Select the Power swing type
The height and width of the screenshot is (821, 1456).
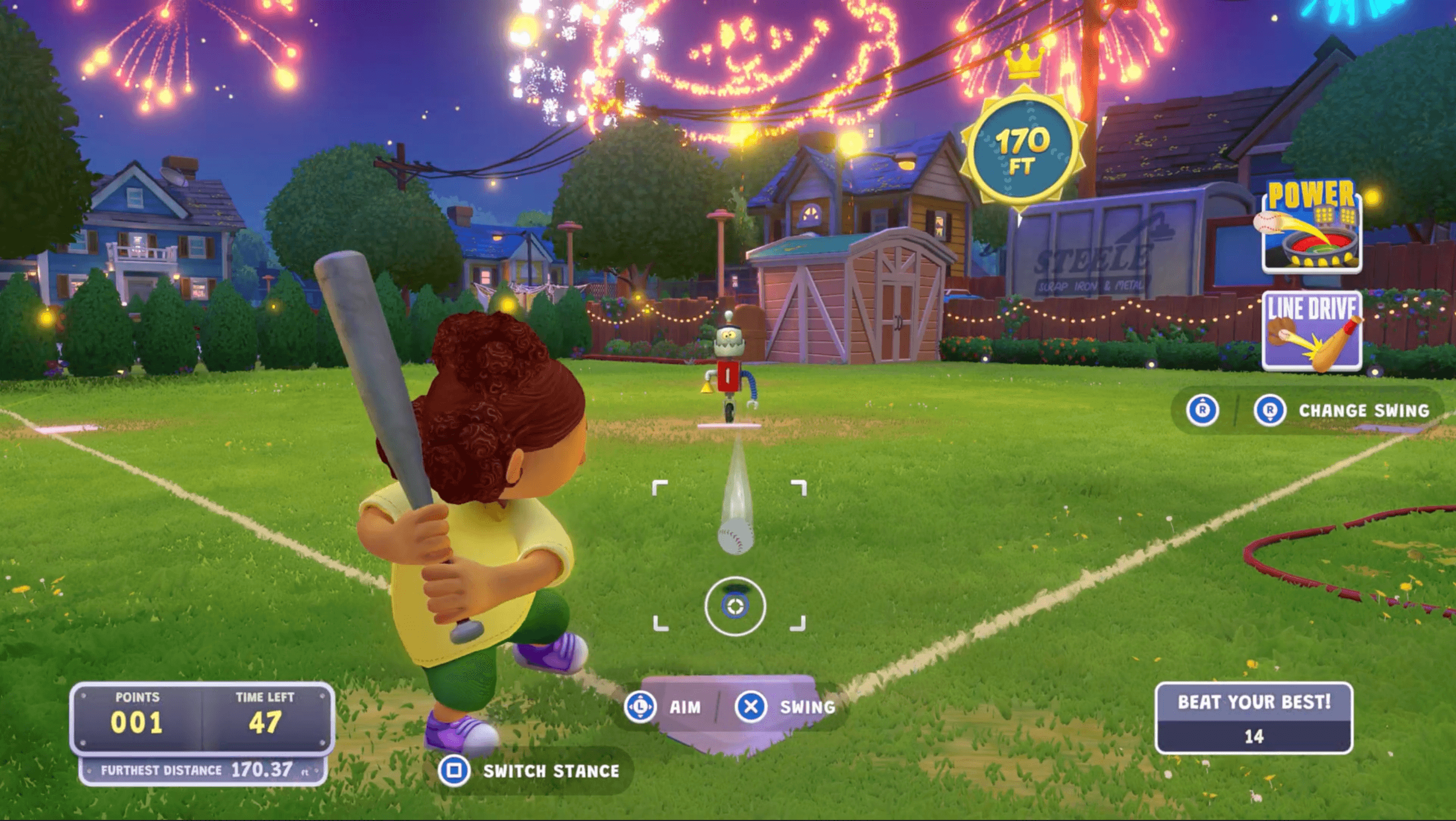(1311, 228)
